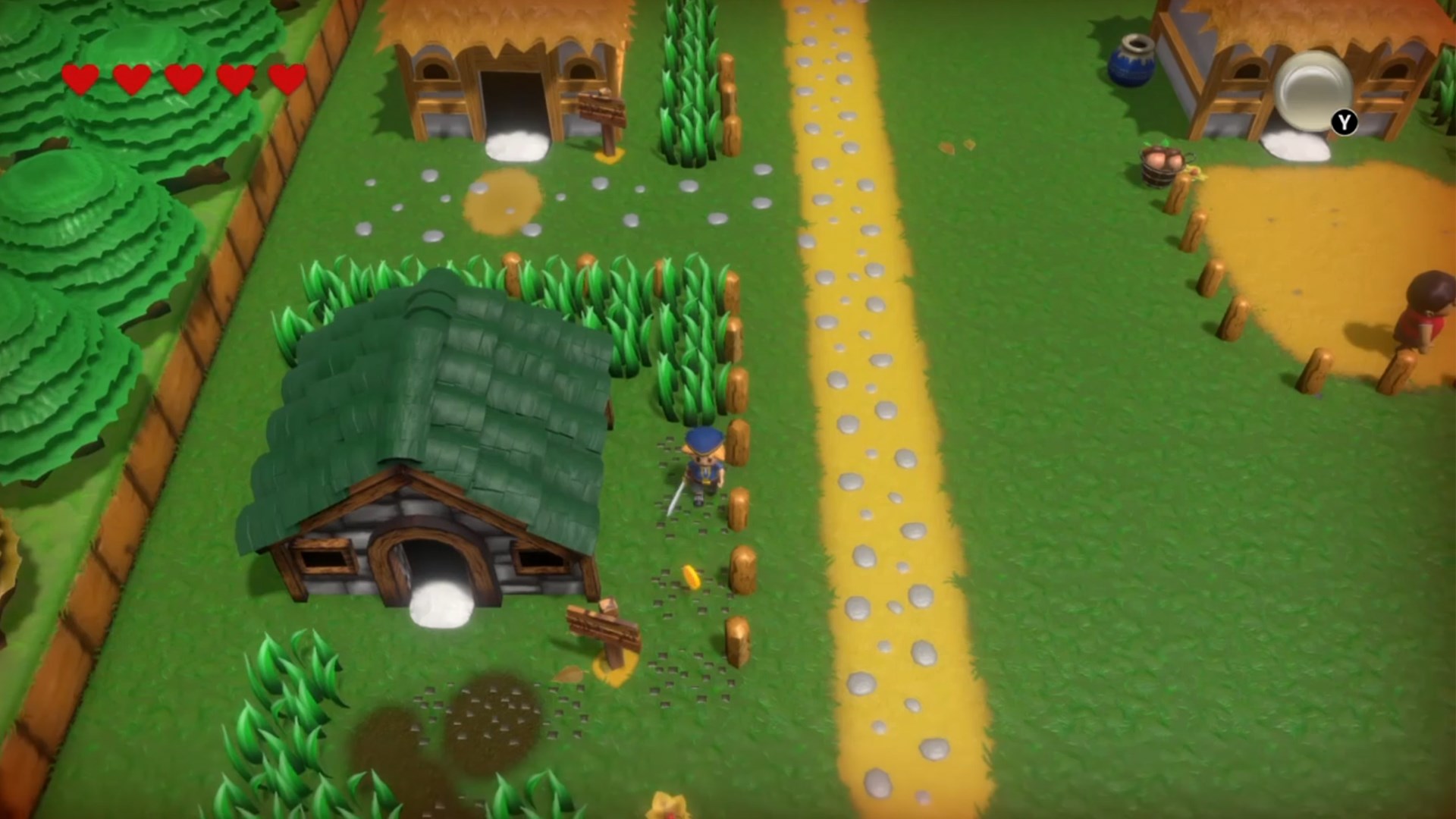
Task: Select the fourth red heart icon
Action: click(234, 78)
